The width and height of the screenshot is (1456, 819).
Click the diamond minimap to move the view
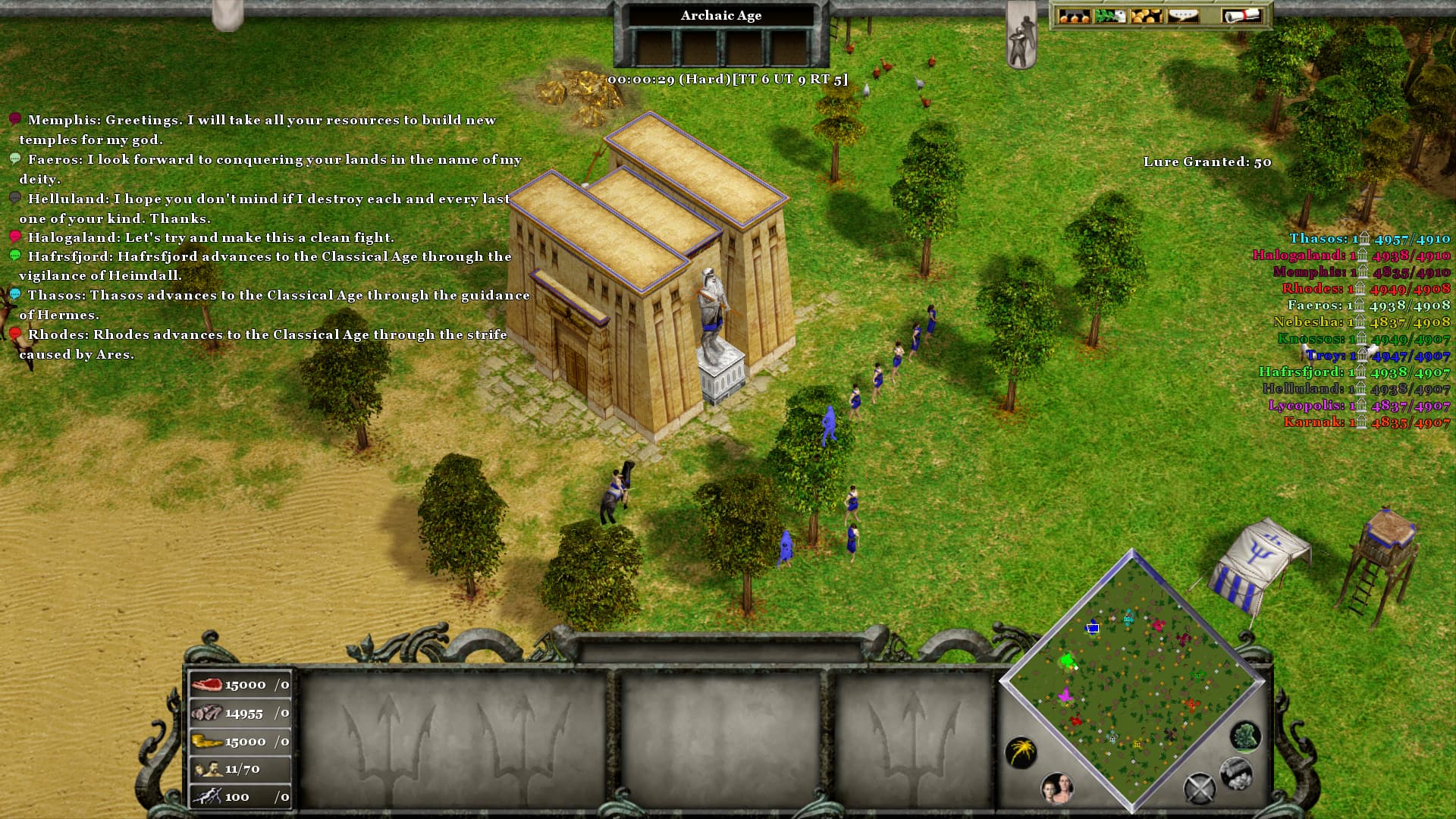tap(1131, 682)
